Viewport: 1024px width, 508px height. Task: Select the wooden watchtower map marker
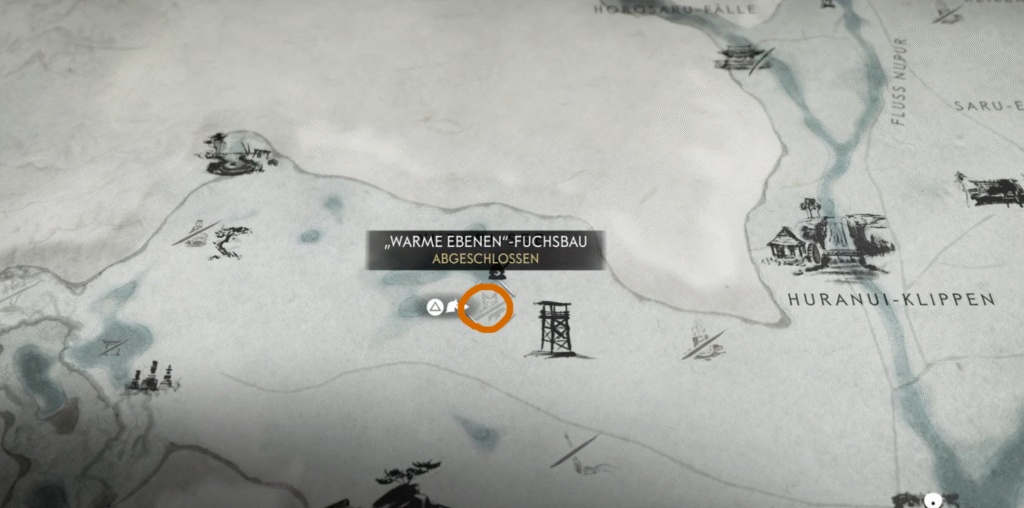[555, 326]
